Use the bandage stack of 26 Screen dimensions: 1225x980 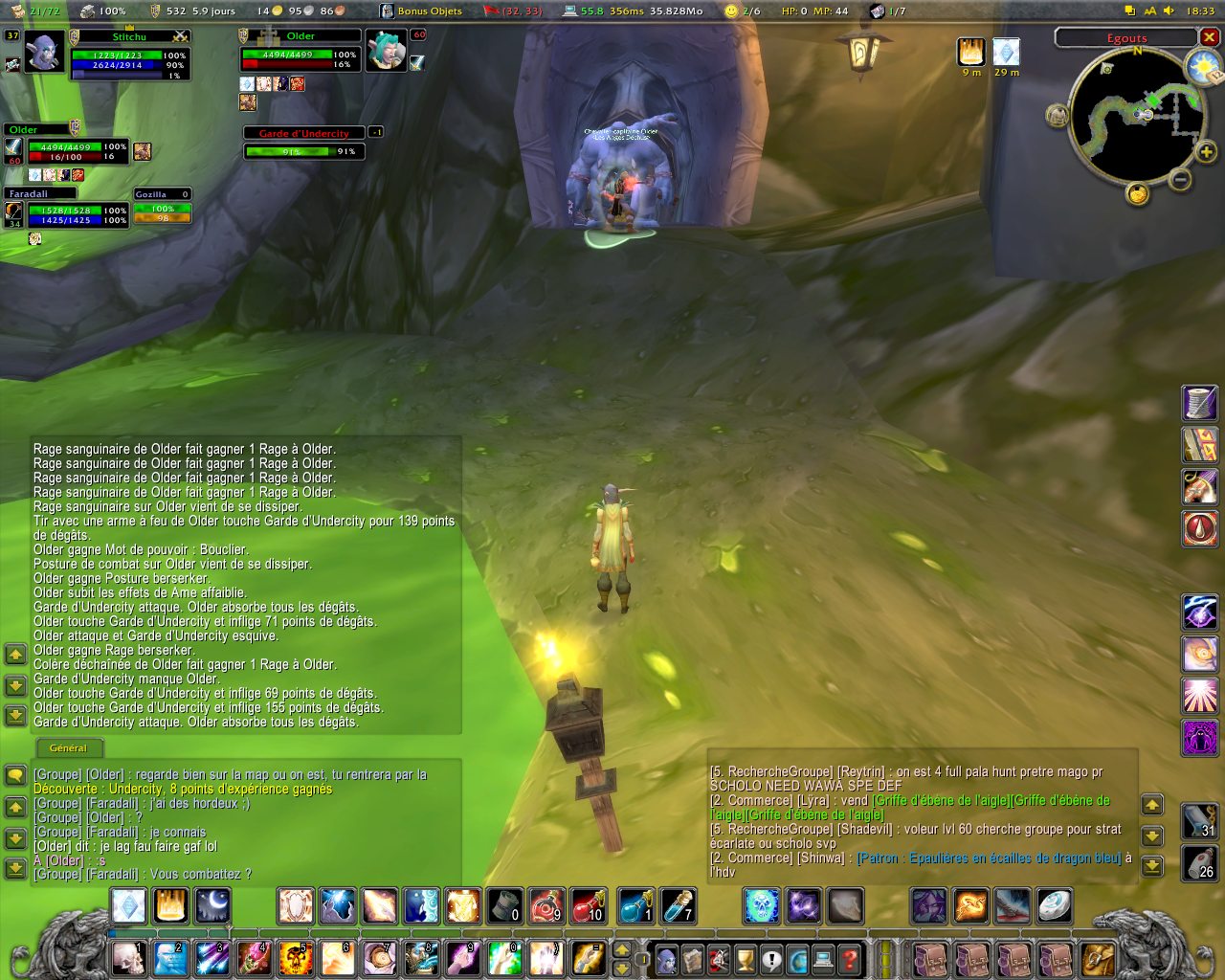coord(1200,862)
